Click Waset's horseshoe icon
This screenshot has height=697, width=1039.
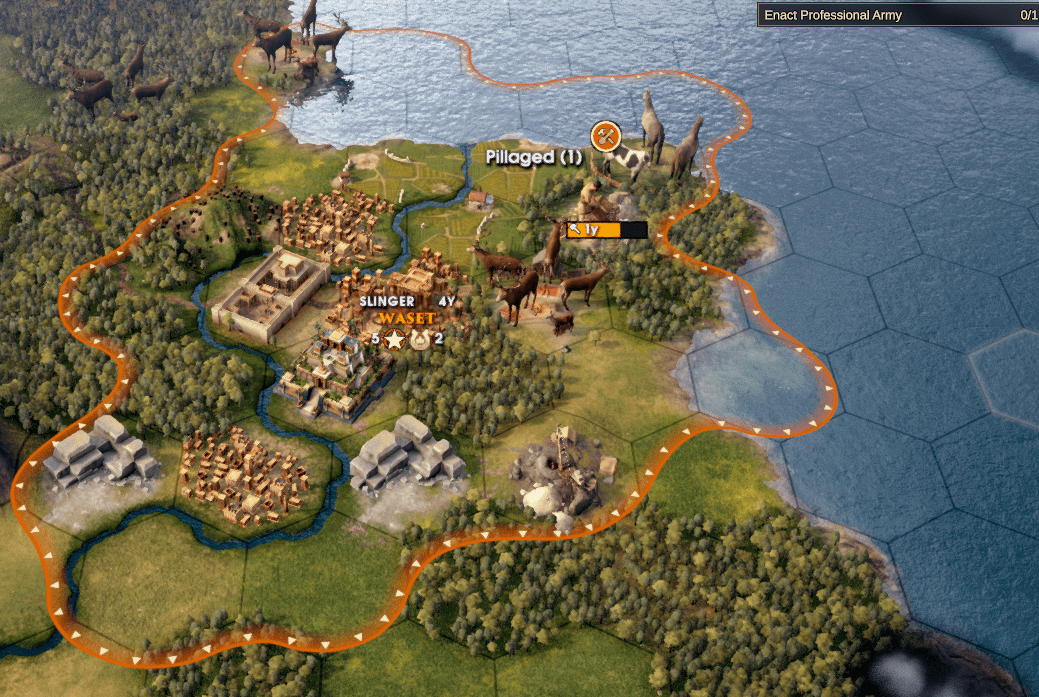419,340
